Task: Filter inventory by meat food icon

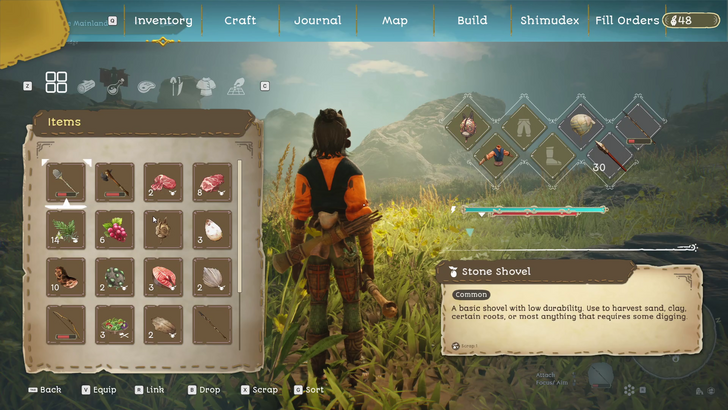Action: coord(147,87)
